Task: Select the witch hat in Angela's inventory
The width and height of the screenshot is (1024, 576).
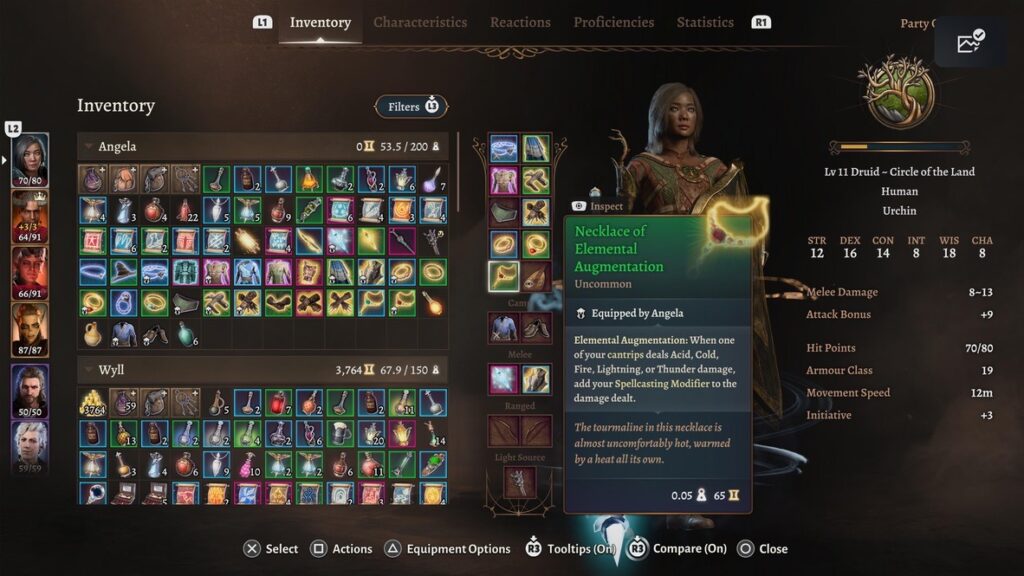Action: [x=124, y=272]
